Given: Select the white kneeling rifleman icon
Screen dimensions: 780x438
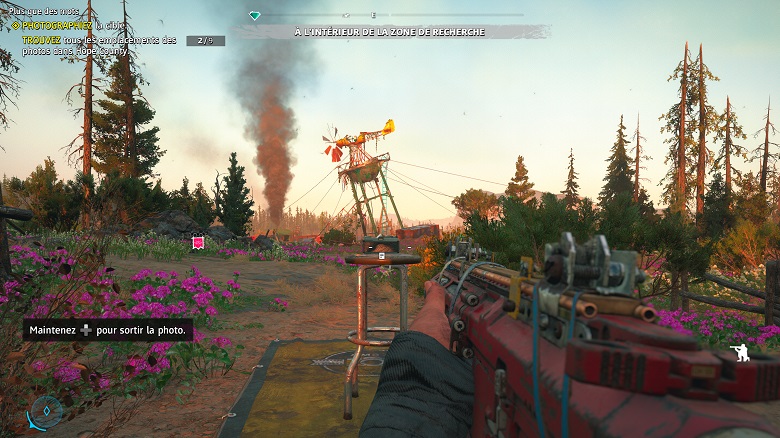Looking at the screenshot, I should pyautogui.click(x=740, y=352).
